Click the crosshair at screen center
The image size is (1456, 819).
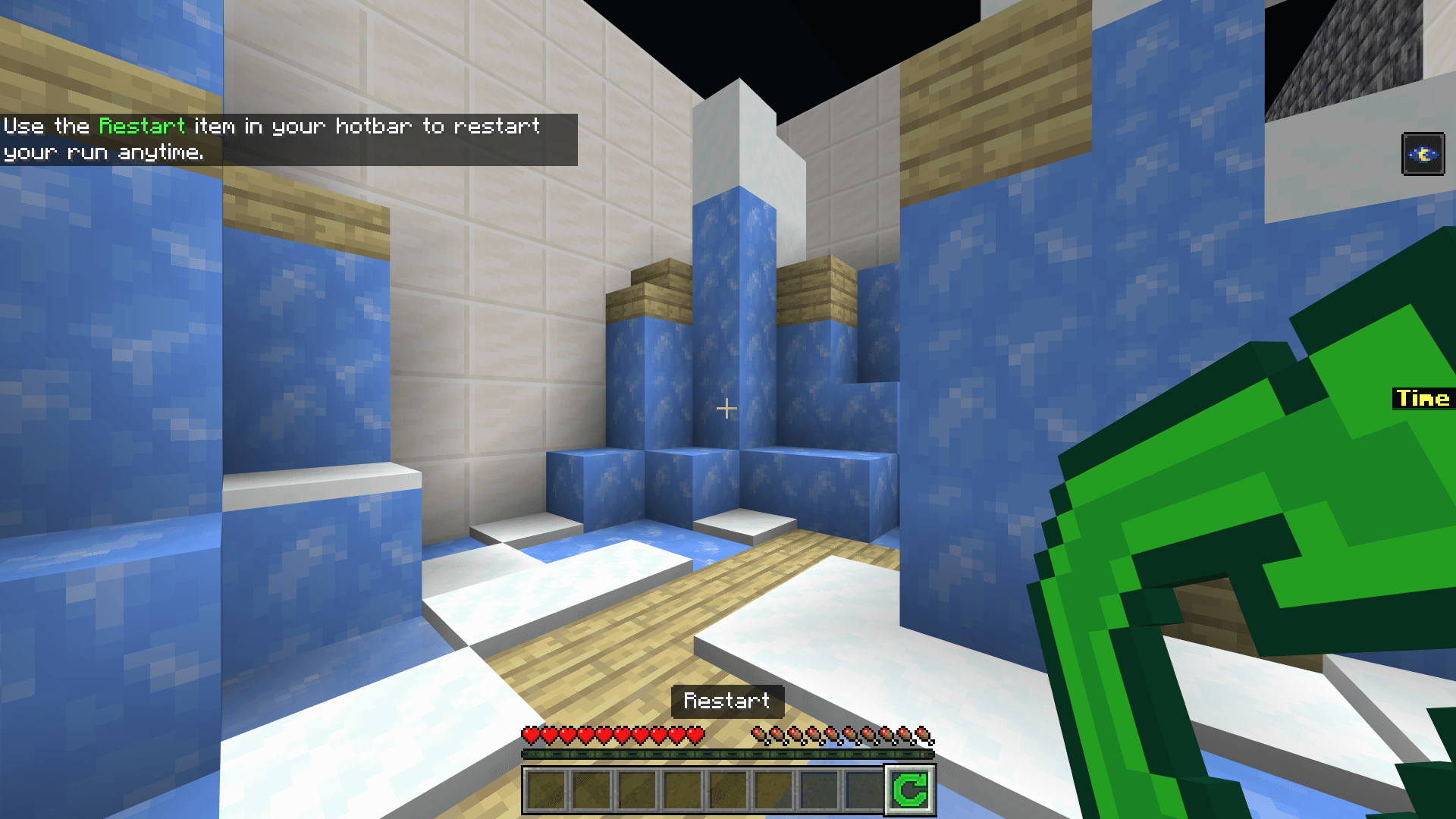[x=727, y=407]
